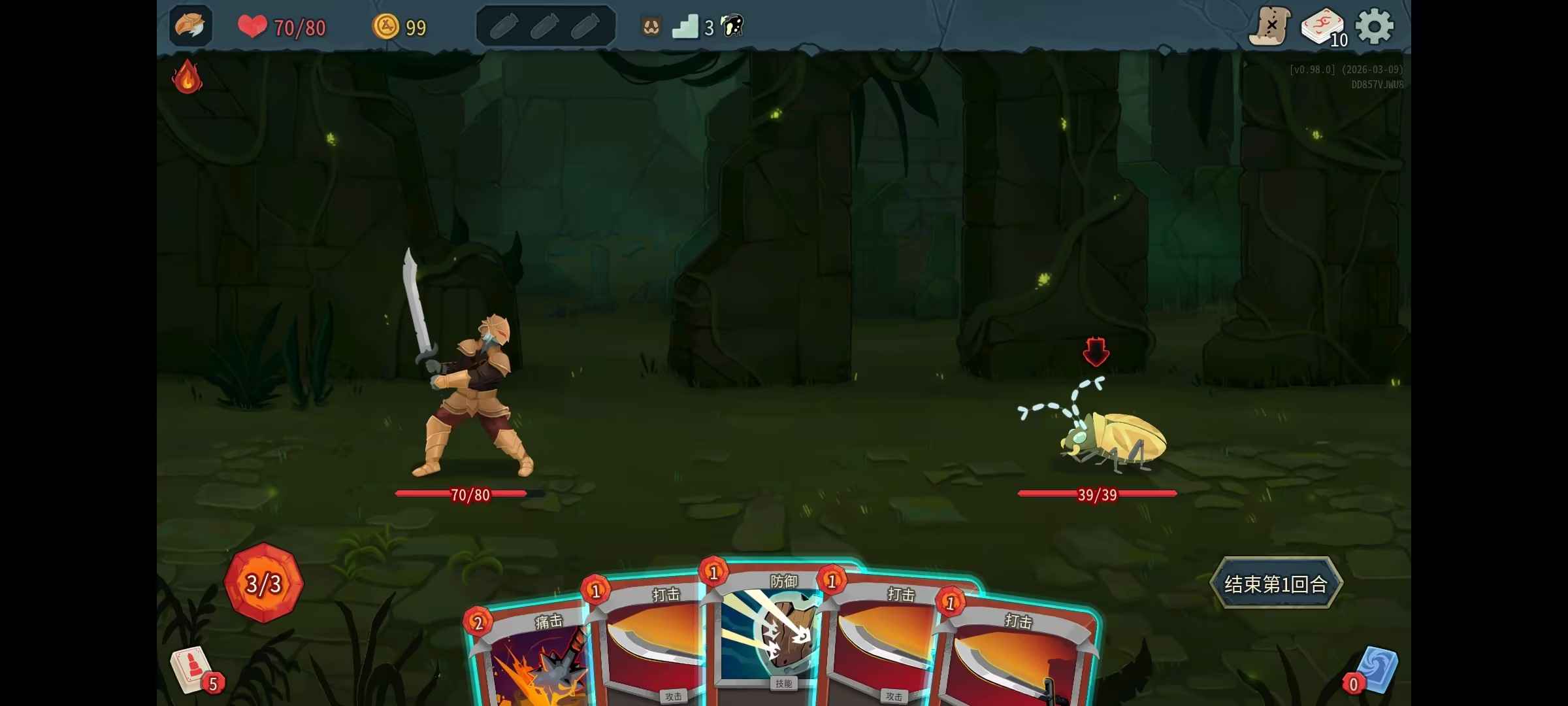Image resolution: width=1568 pixels, height=706 pixels.
Task: Inspect the burning blood flame relic
Action: (x=187, y=77)
